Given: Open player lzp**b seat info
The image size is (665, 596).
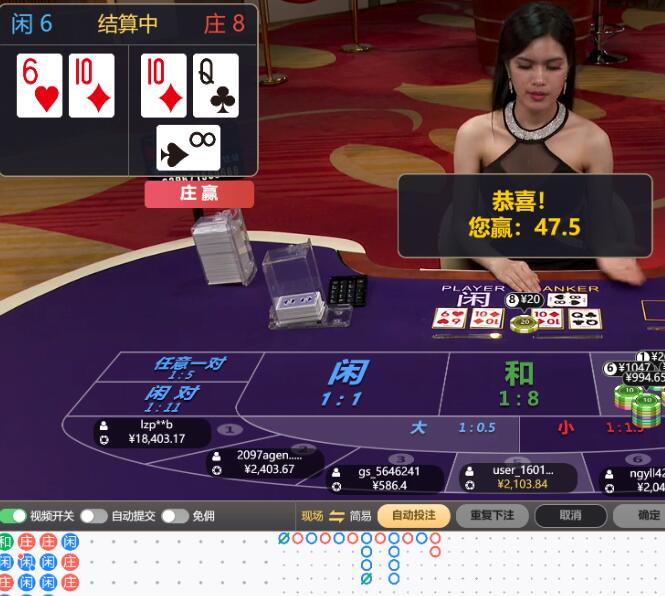Looking at the screenshot, I should click(152, 432).
